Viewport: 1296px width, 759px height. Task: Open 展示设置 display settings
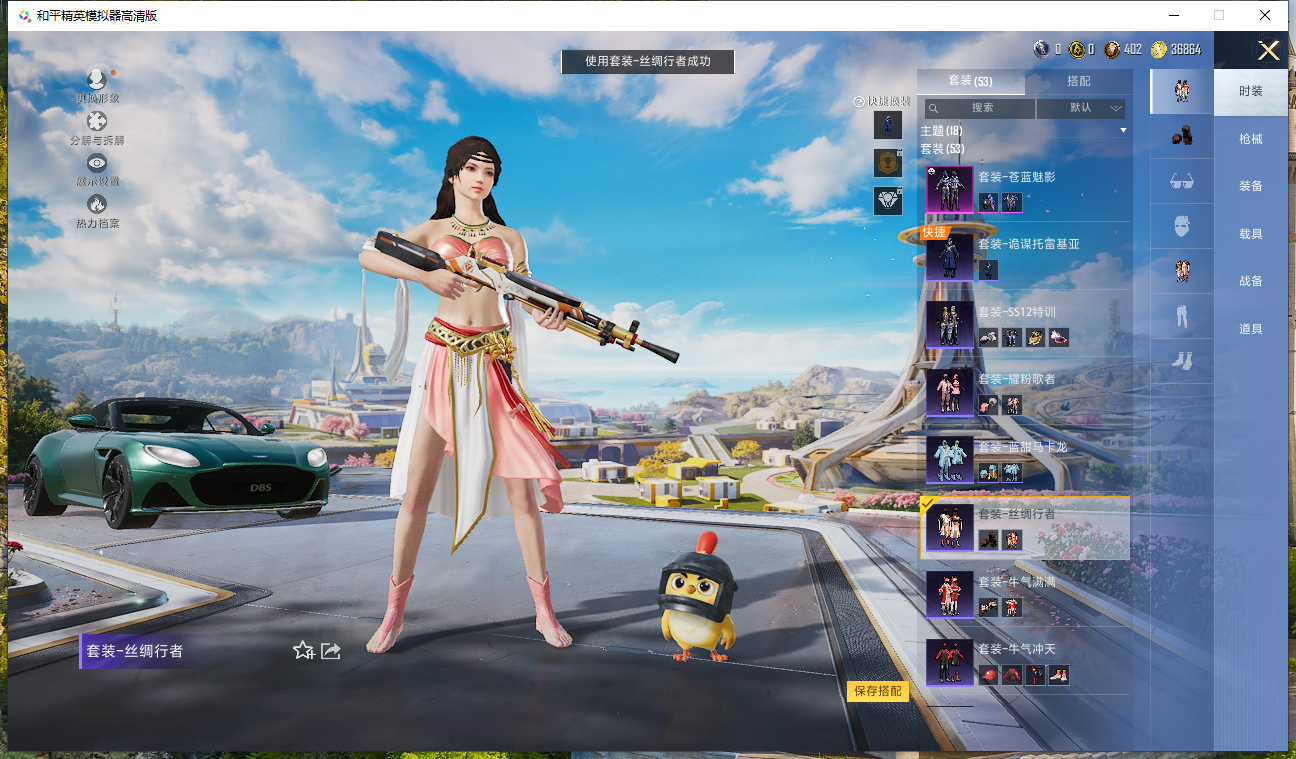pos(97,169)
